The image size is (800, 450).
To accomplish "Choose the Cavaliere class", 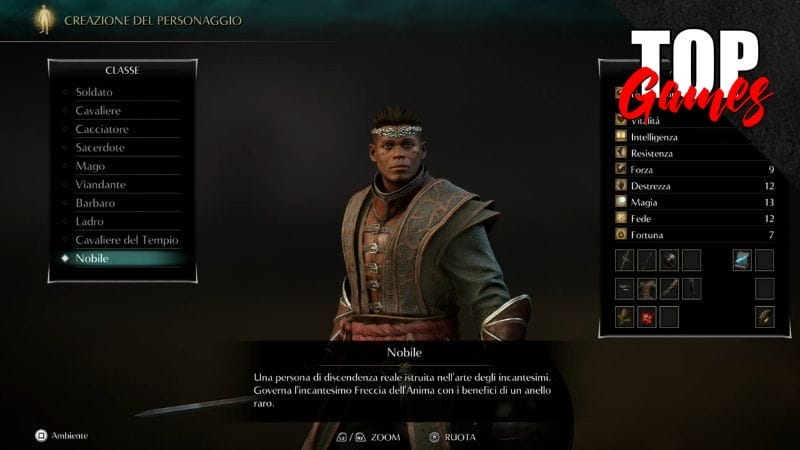I will tap(97, 110).
